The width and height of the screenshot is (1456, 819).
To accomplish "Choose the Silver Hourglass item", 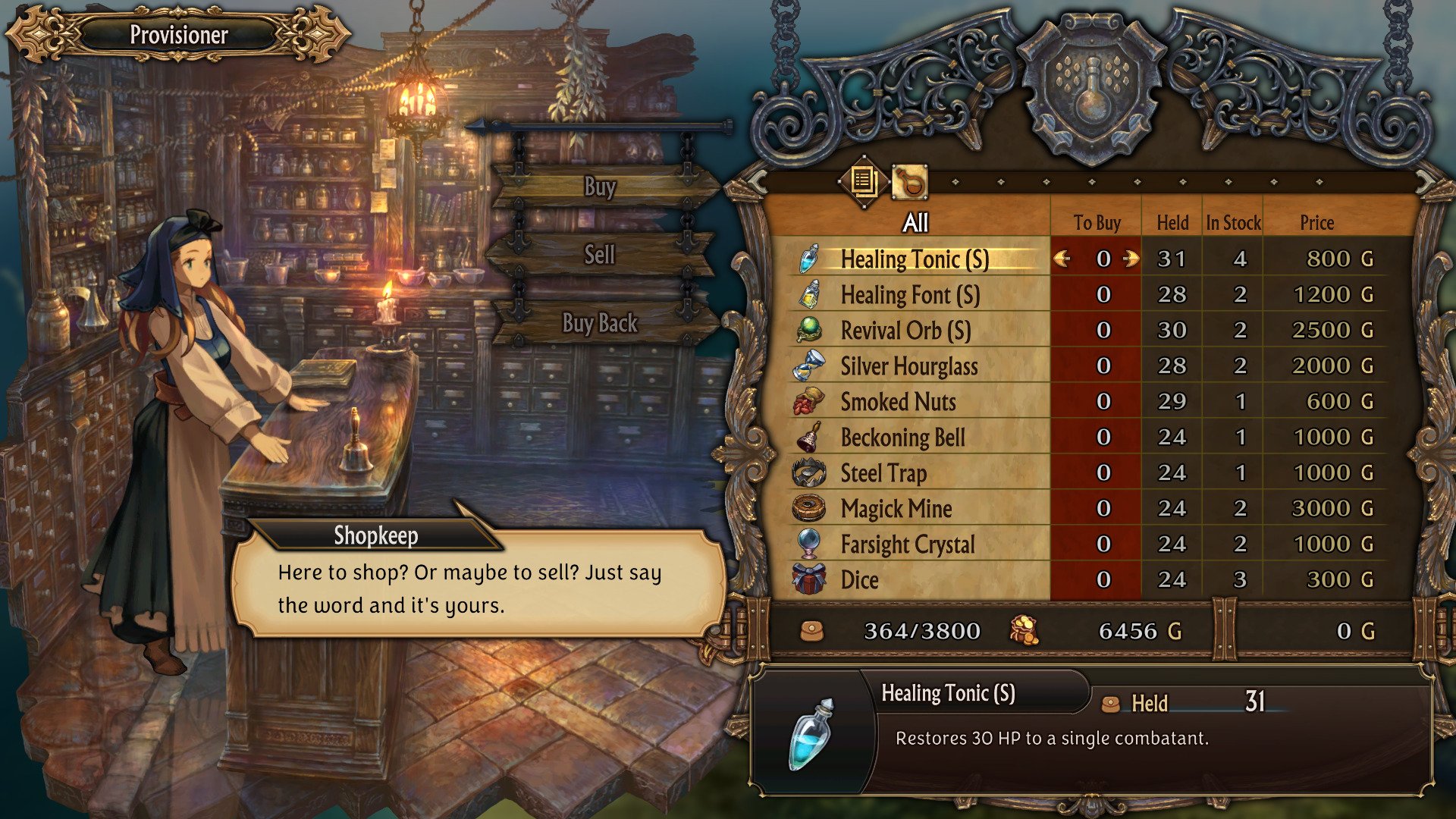I will click(x=908, y=366).
